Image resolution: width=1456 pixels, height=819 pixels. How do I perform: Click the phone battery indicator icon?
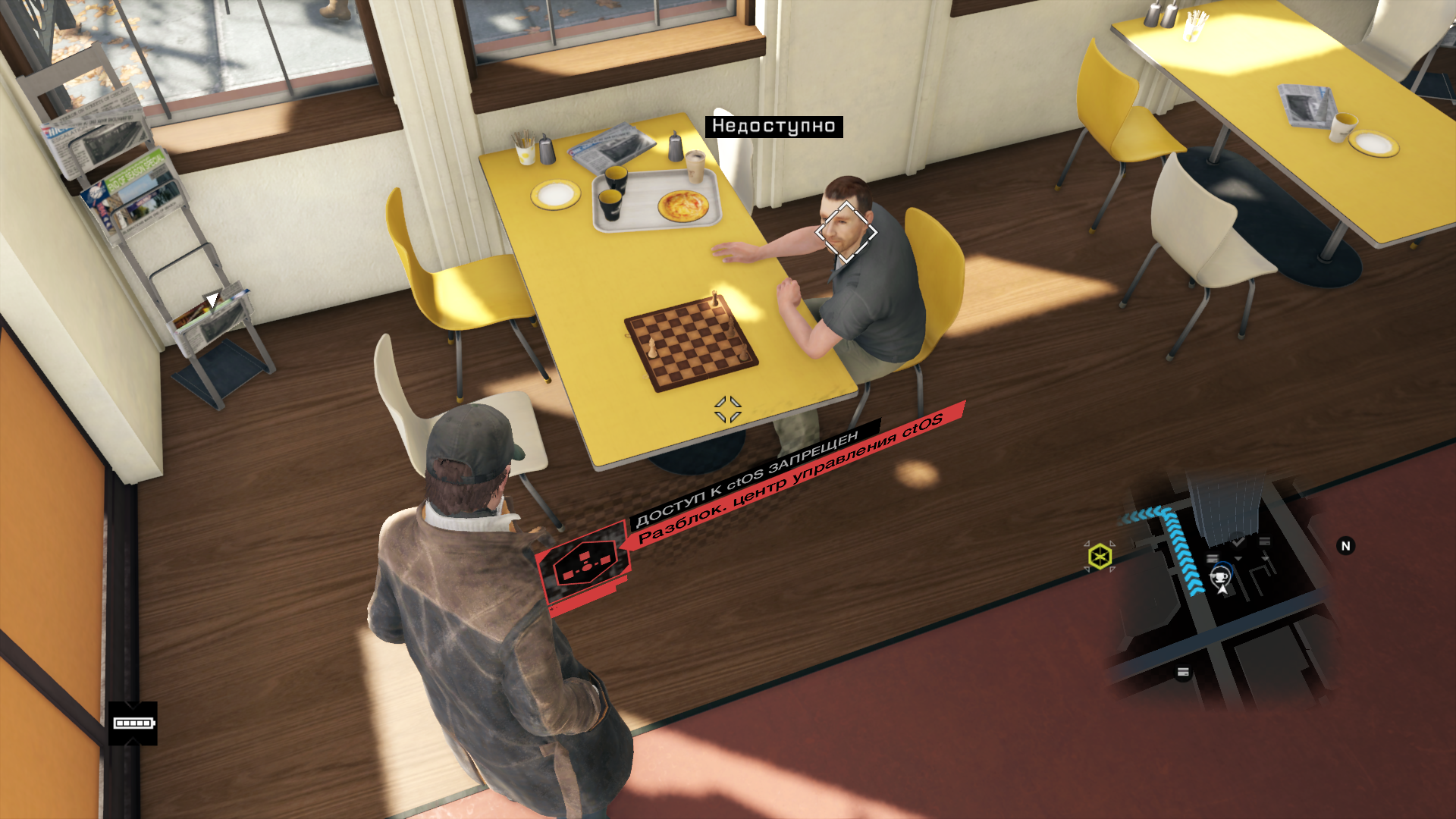point(133,723)
